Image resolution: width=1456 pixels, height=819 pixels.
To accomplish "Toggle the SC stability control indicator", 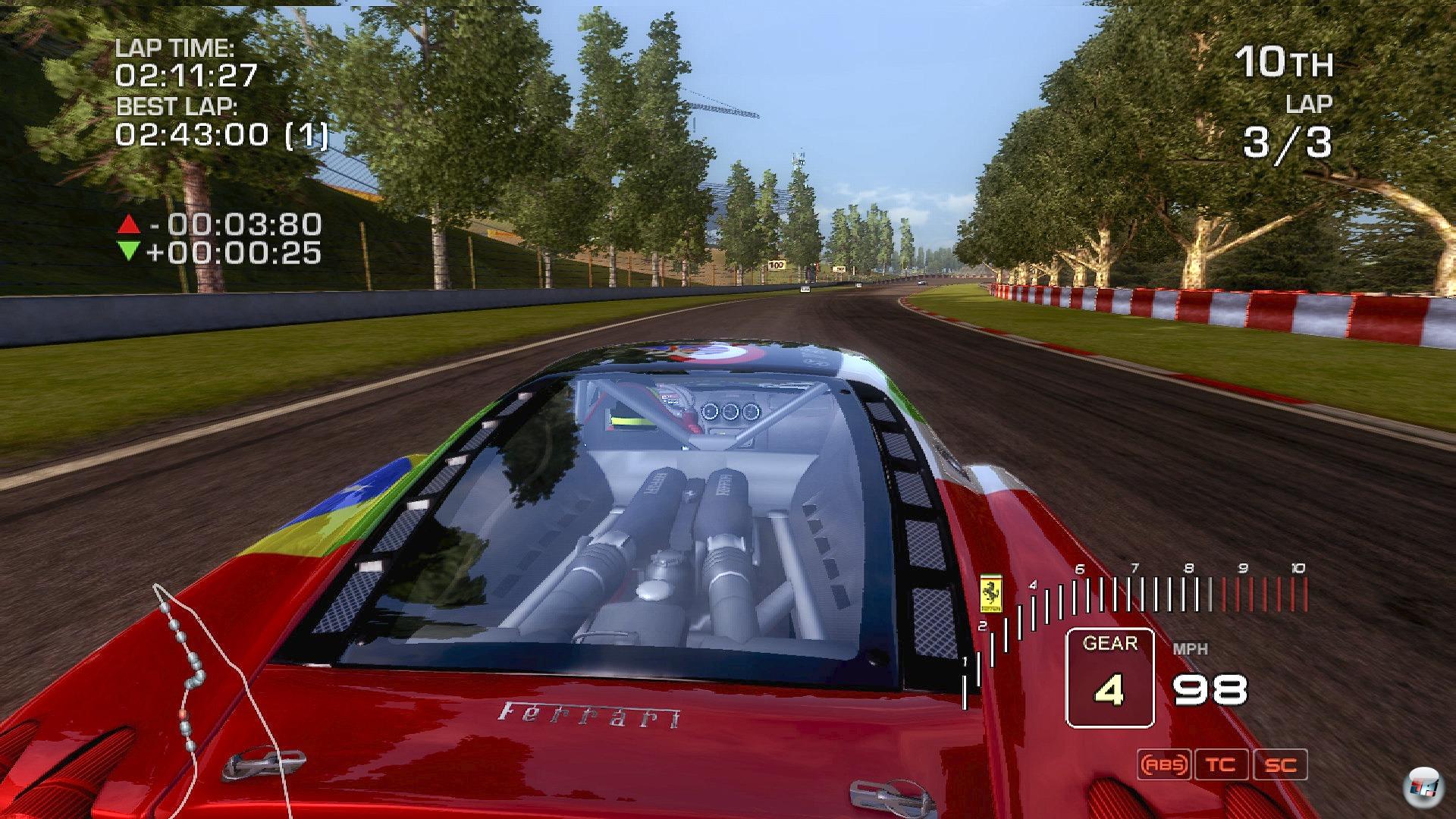I will (x=1280, y=764).
